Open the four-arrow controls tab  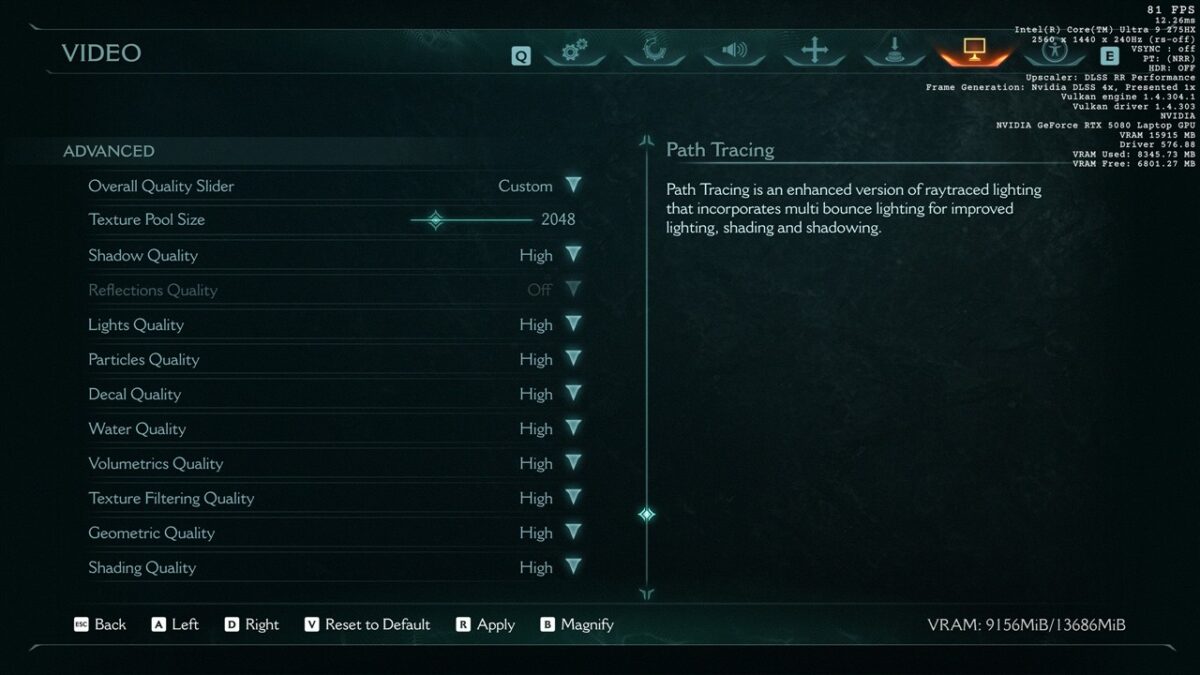pos(814,51)
